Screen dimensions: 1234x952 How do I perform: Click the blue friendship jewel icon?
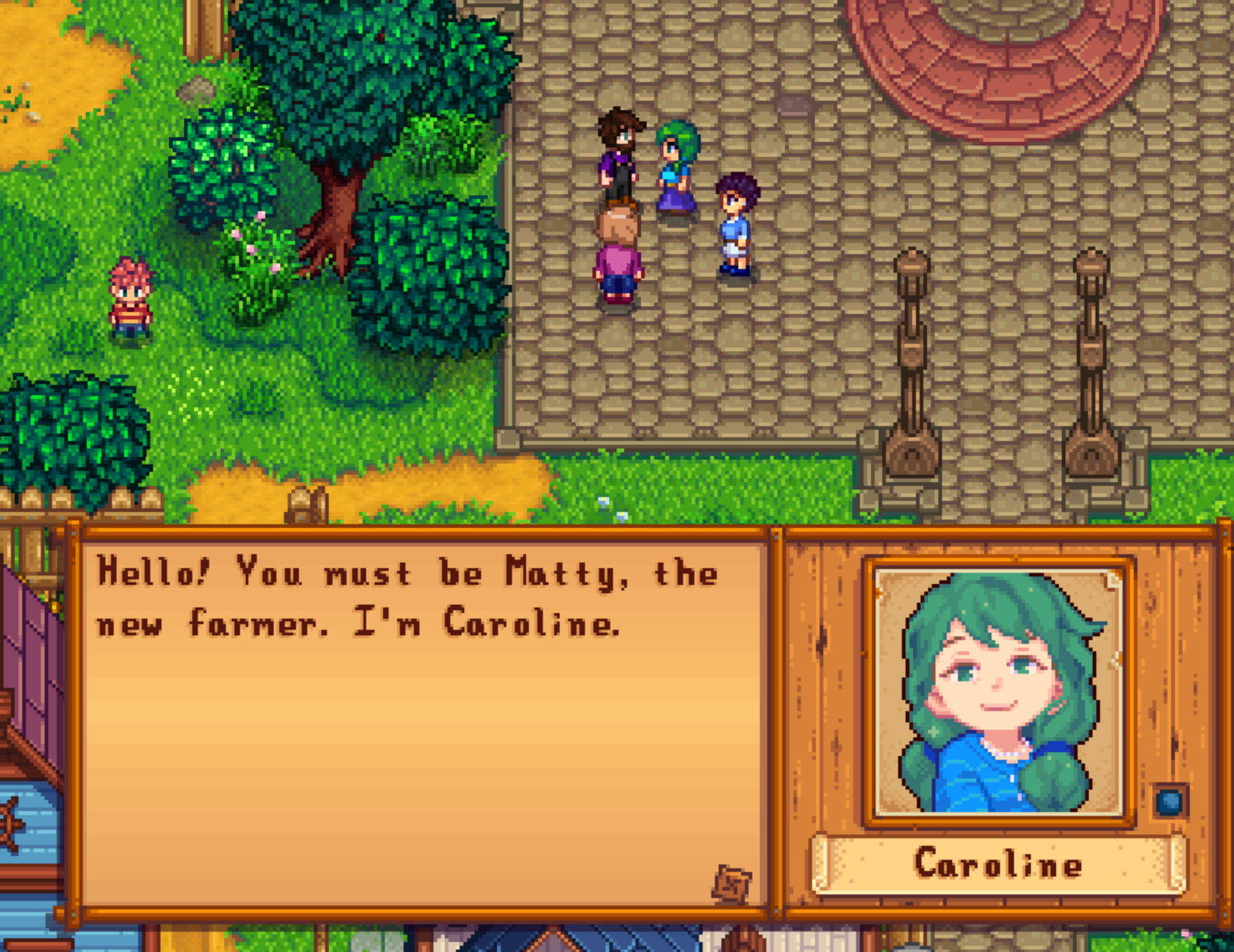point(1169,801)
